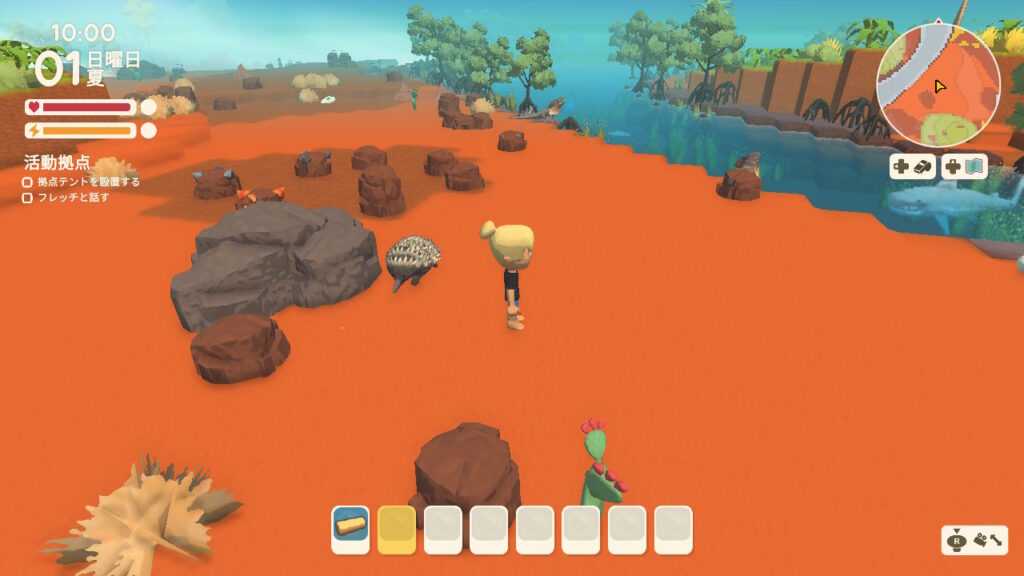Viewport: 1024px width, 576px height.
Task: Click the highlighted yellow hotbar slot
Action: [x=397, y=529]
